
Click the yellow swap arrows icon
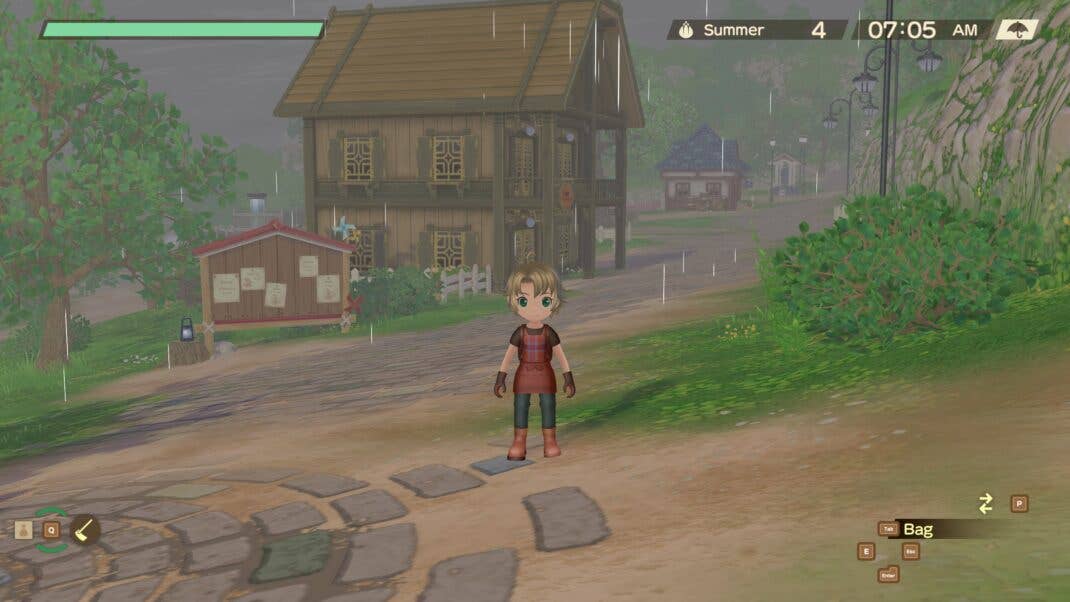986,504
